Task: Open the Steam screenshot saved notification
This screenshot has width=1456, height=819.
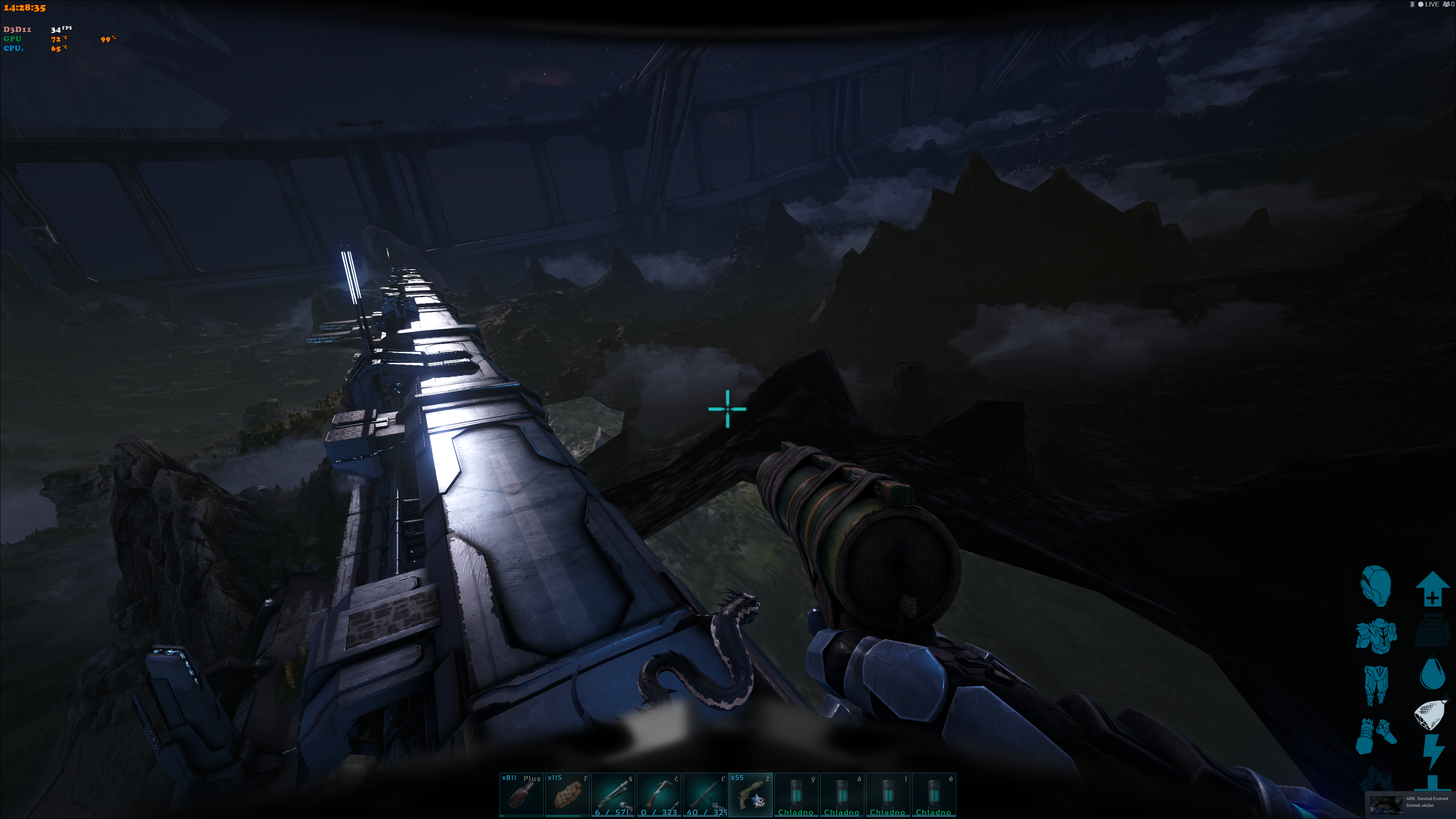Action: coord(1410,803)
